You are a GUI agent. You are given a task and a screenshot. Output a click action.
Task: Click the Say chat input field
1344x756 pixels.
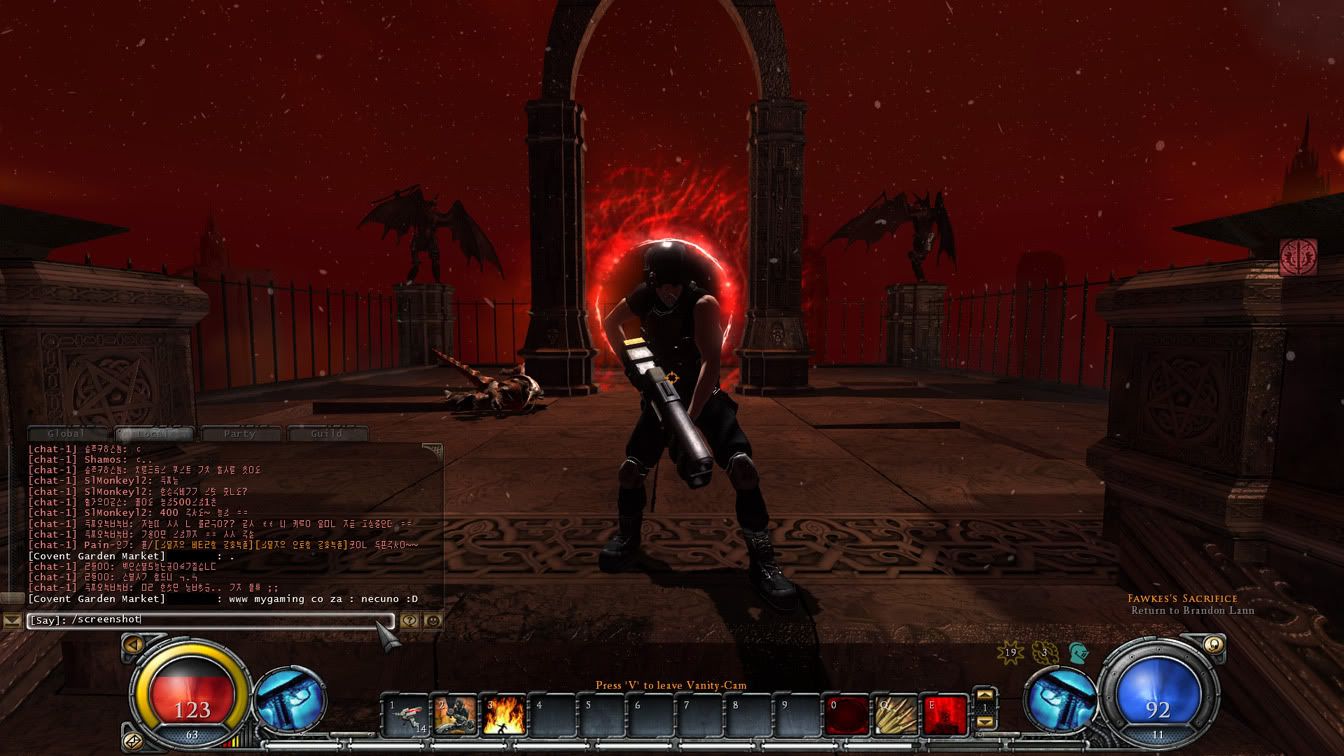coord(210,620)
